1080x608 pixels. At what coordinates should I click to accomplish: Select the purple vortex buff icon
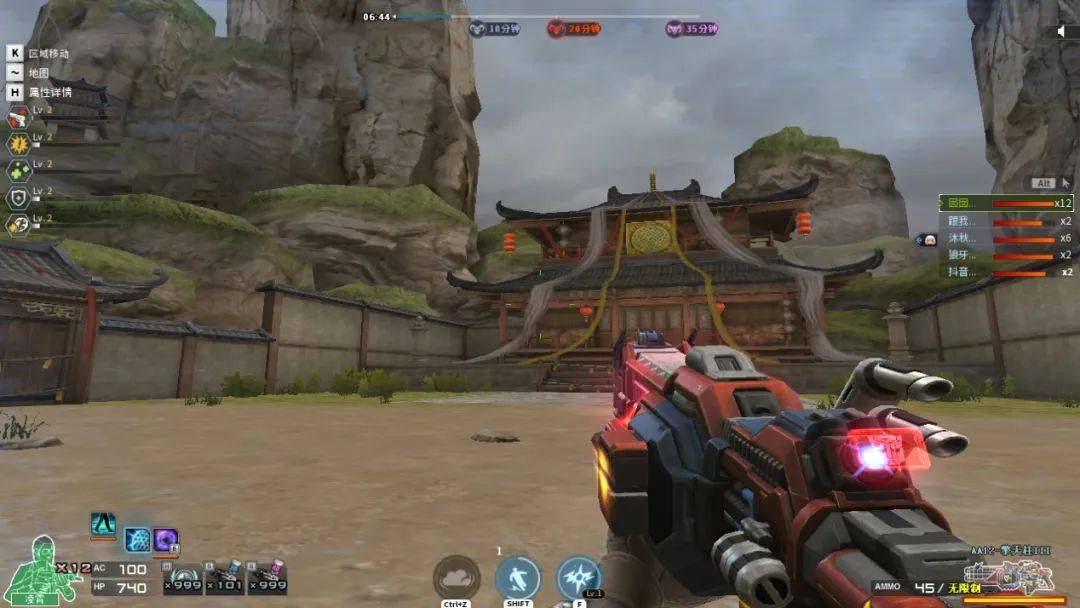(166, 541)
